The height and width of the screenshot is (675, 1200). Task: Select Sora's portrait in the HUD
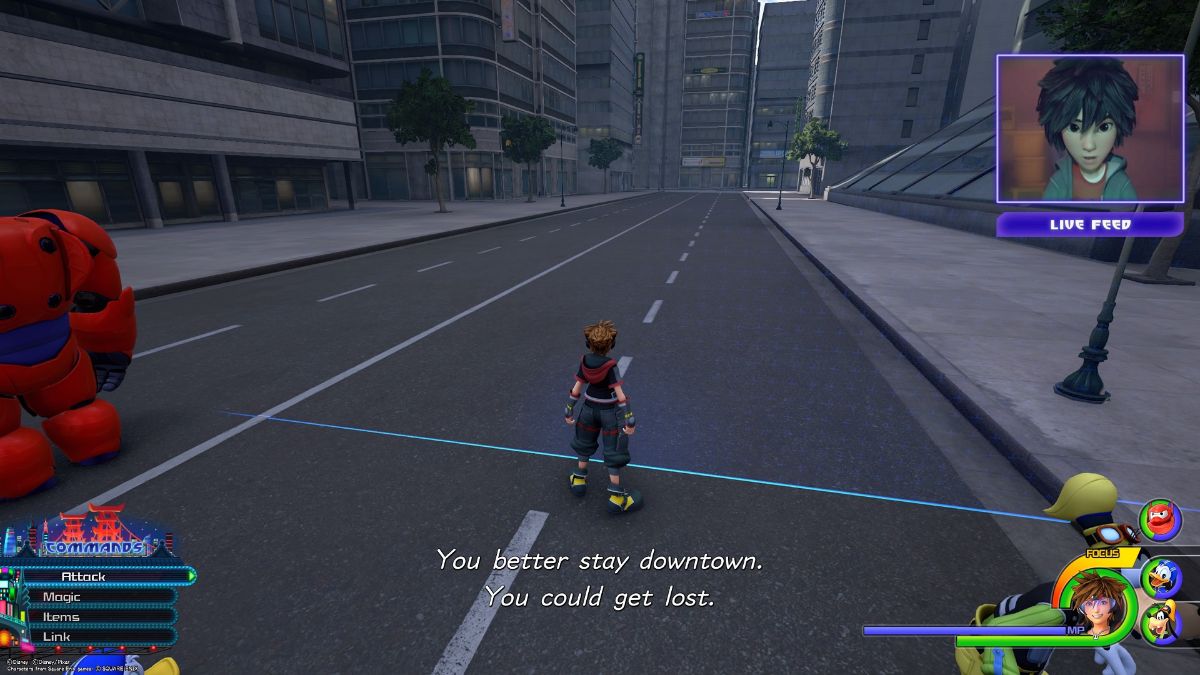click(1098, 605)
